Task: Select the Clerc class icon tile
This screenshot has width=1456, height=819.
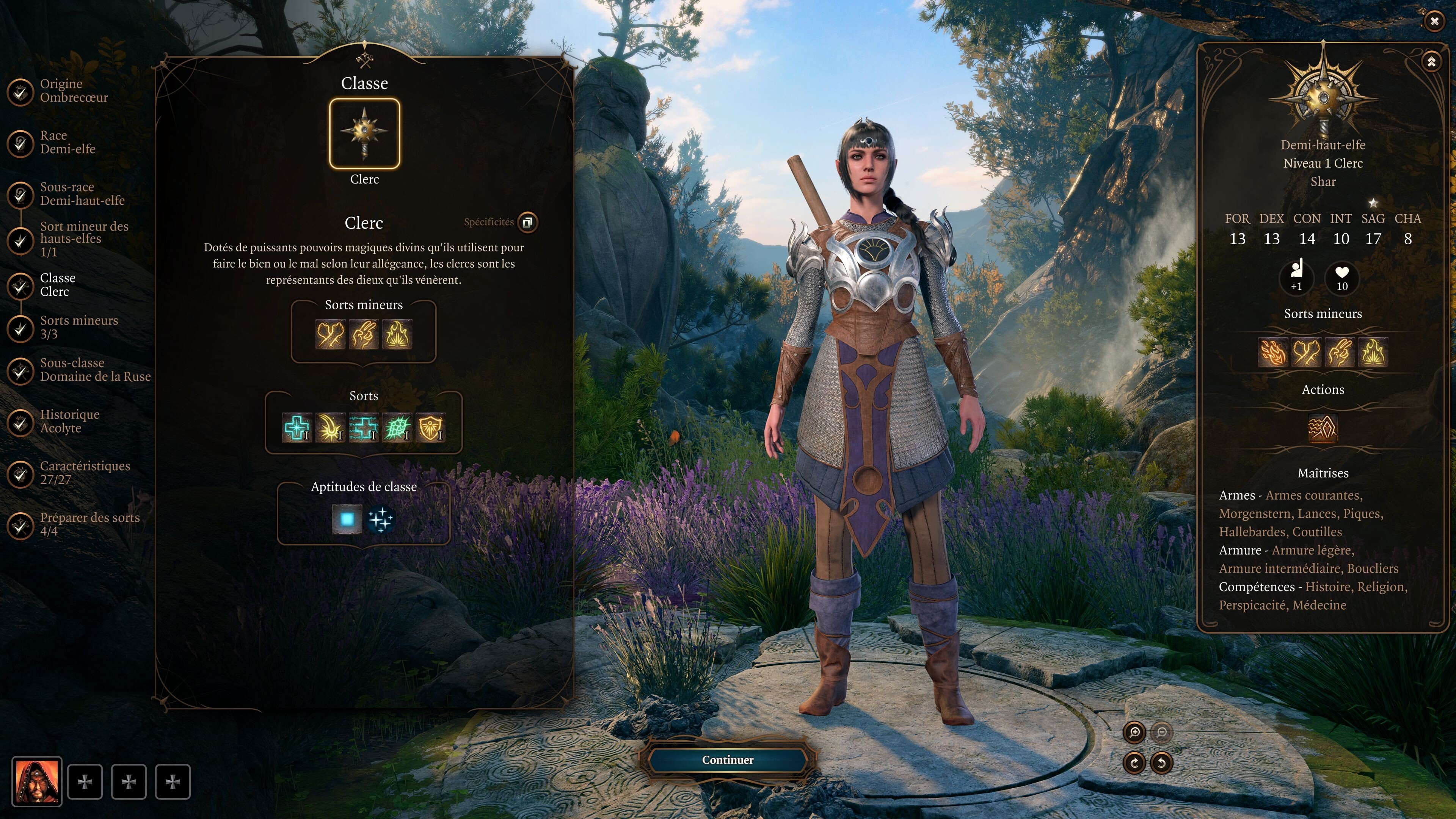Action: (x=364, y=134)
